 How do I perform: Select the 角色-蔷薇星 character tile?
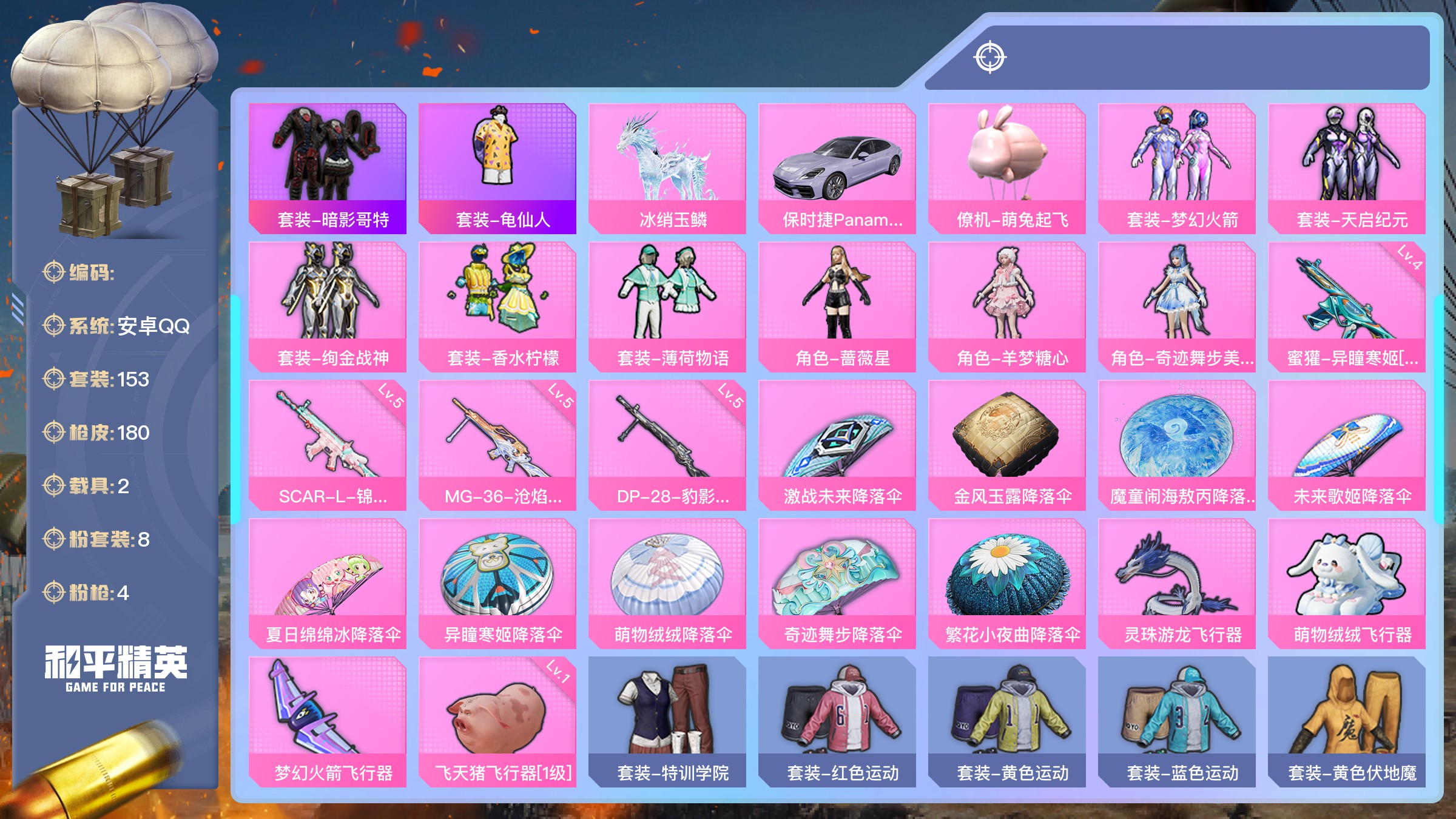click(x=837, y=306)
